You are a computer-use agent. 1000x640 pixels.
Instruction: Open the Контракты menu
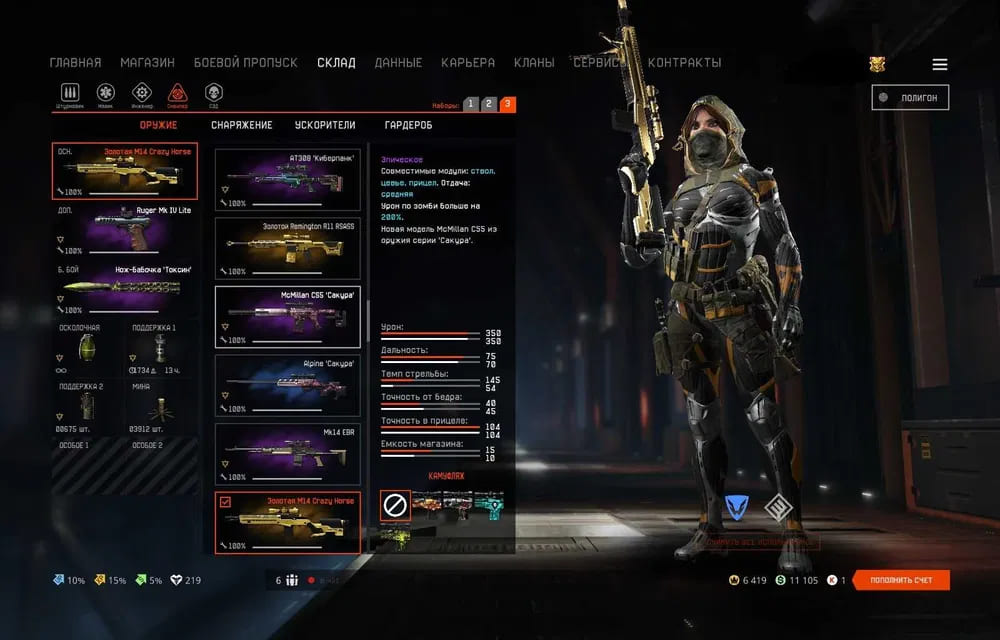click(x=684, y=62)
